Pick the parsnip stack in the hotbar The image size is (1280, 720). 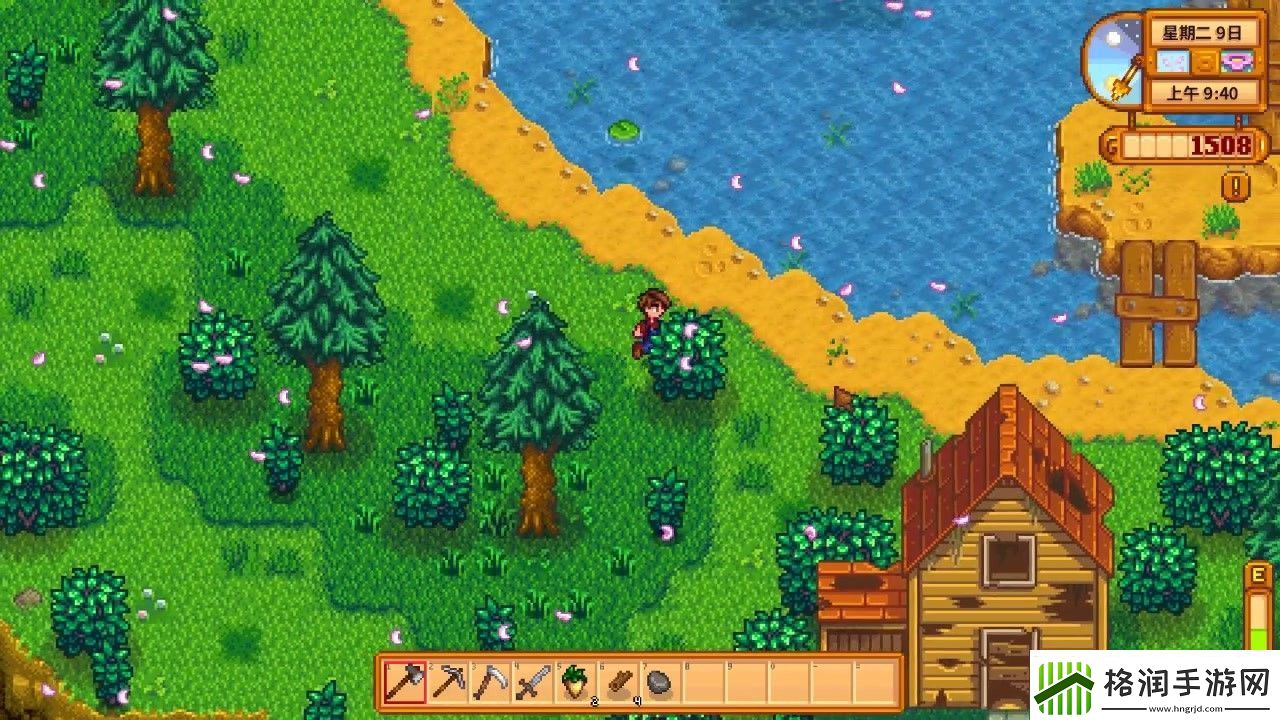click(x=575, y=683)
